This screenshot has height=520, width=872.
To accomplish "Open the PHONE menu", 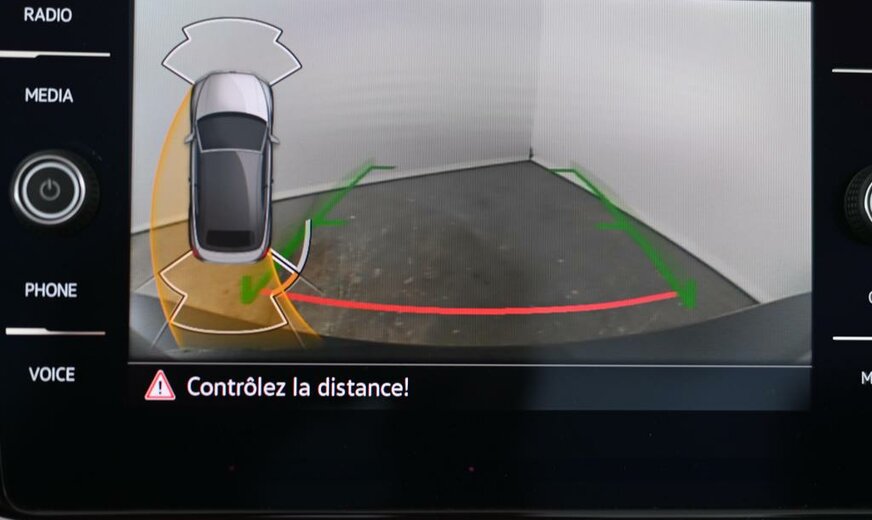I will point(51,290).
